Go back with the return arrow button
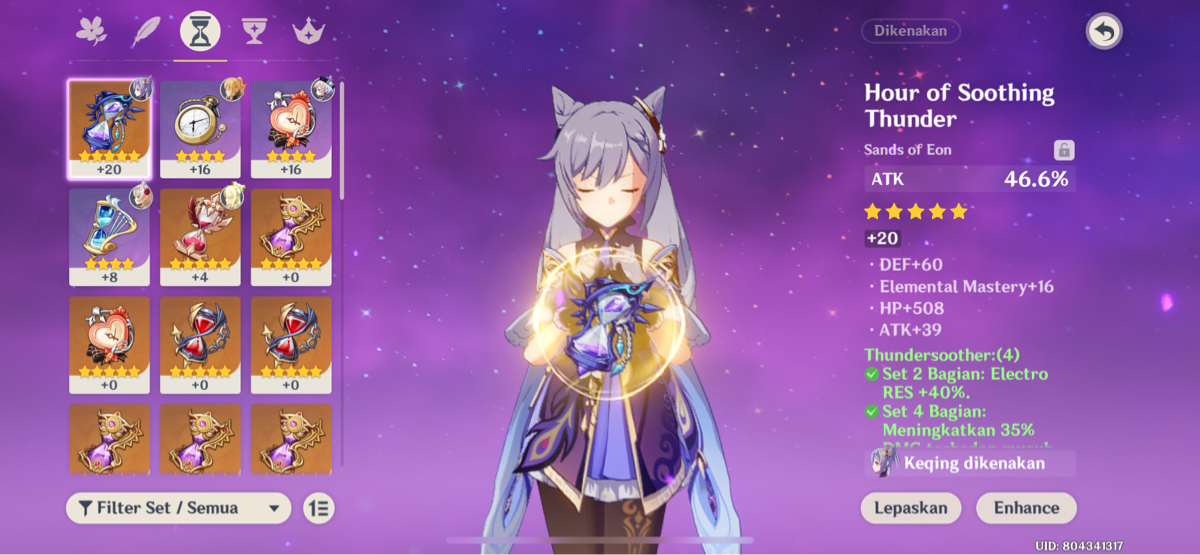Viewport: 1200px width, 555px height. tap(1103, 32)
